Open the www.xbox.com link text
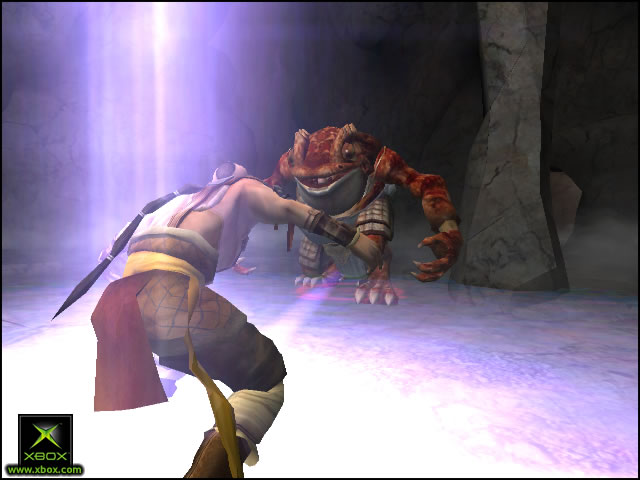Screen dimensions: 640x480 pyautogui.click(x=45, y=469)
